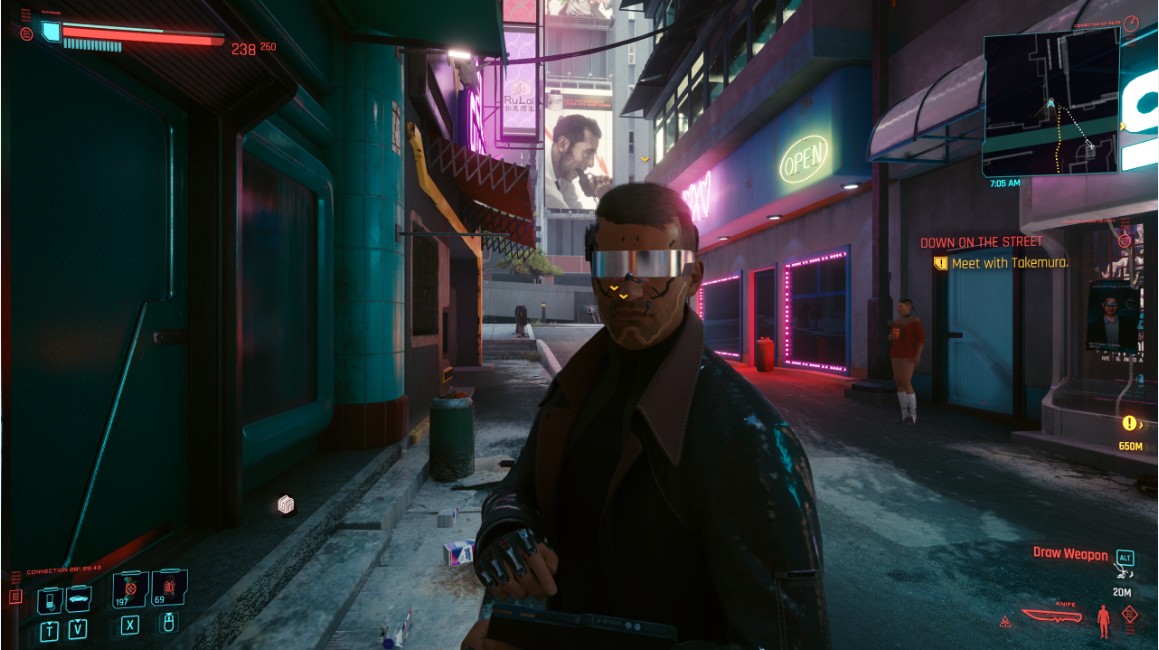The image size is (1159, 650).
Task: Open the phone quick slot
Action: point(50,600)
